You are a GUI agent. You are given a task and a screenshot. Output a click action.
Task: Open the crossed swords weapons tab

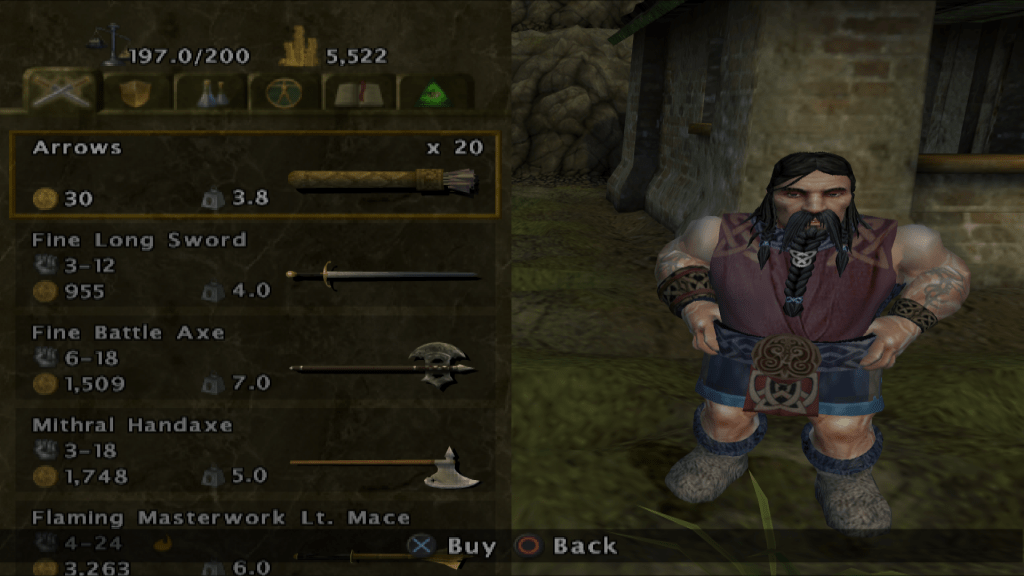(59, 92)
